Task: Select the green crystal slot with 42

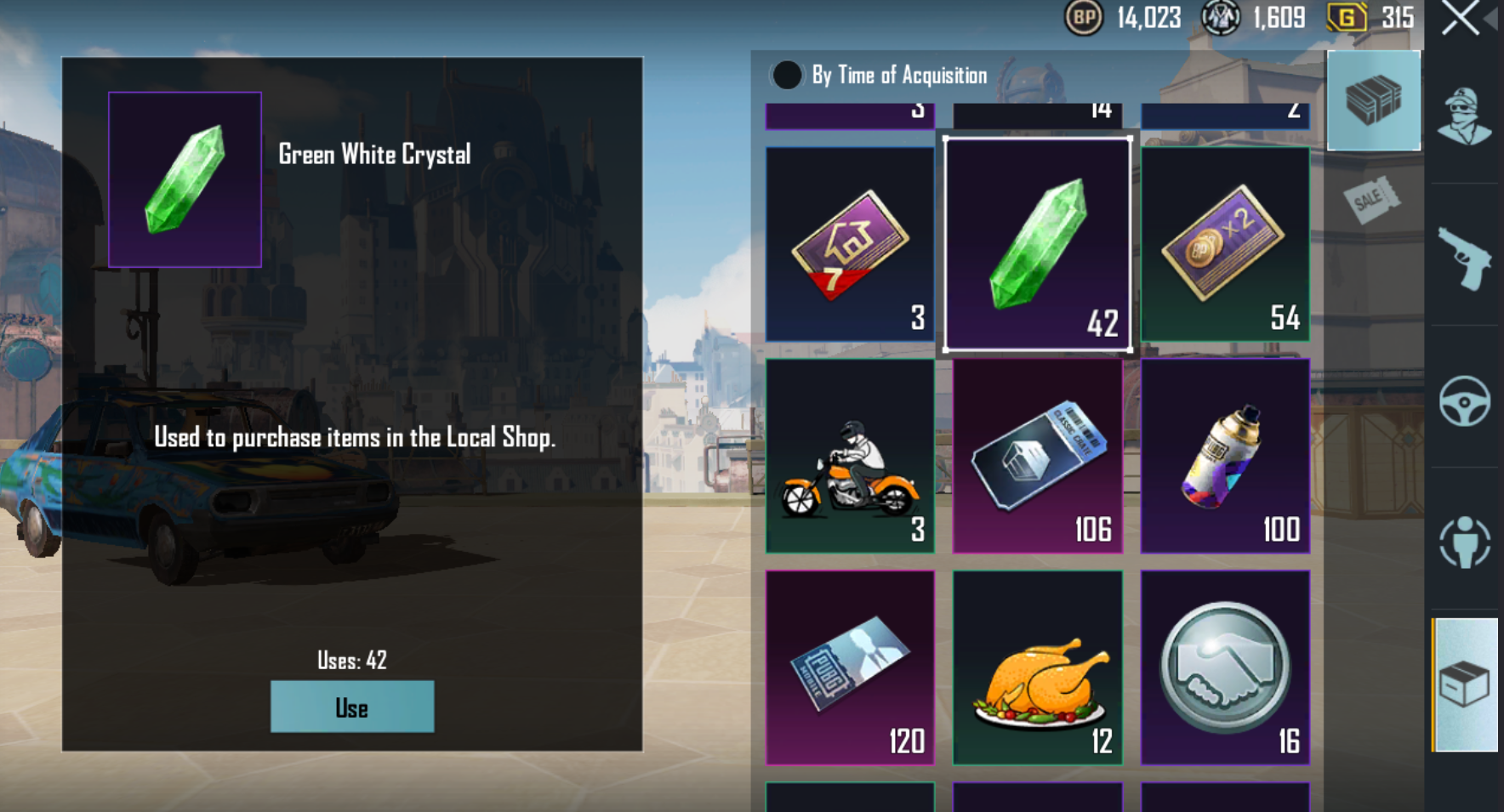Action: 1038,244
